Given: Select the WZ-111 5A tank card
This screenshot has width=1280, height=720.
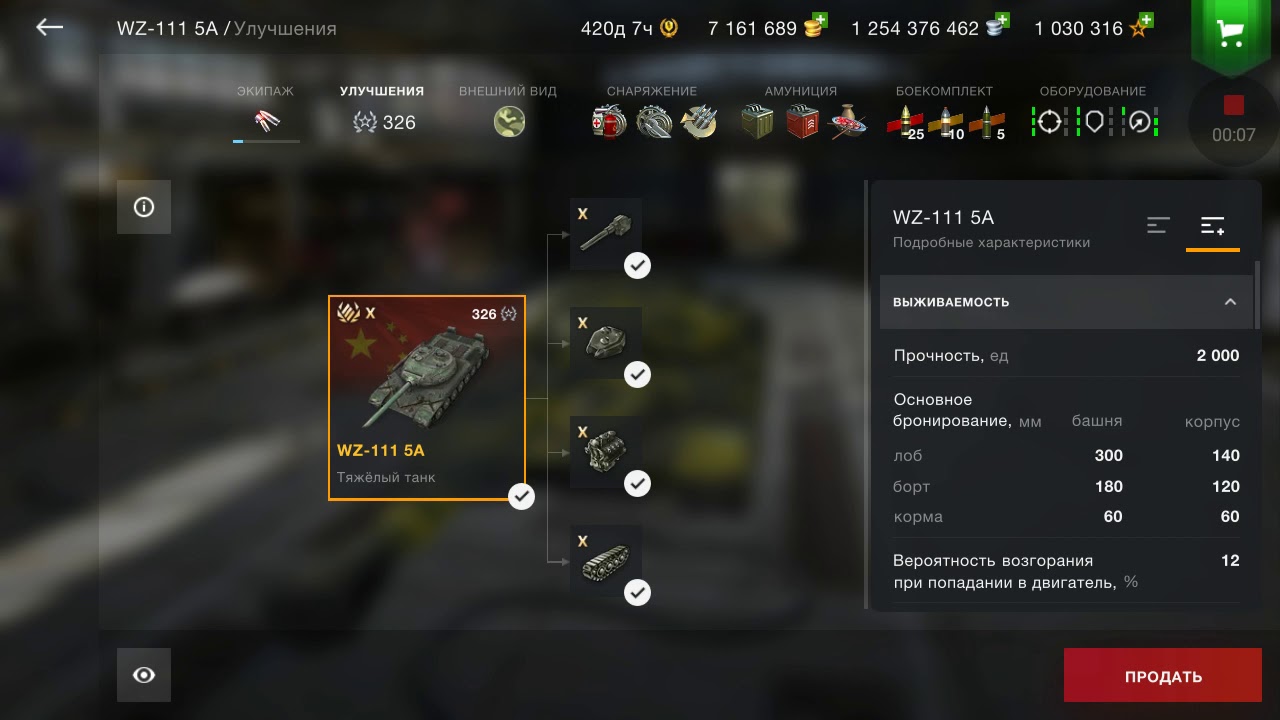Looking at the screenshot, I should pyautogui.click(x=427, y=397).
